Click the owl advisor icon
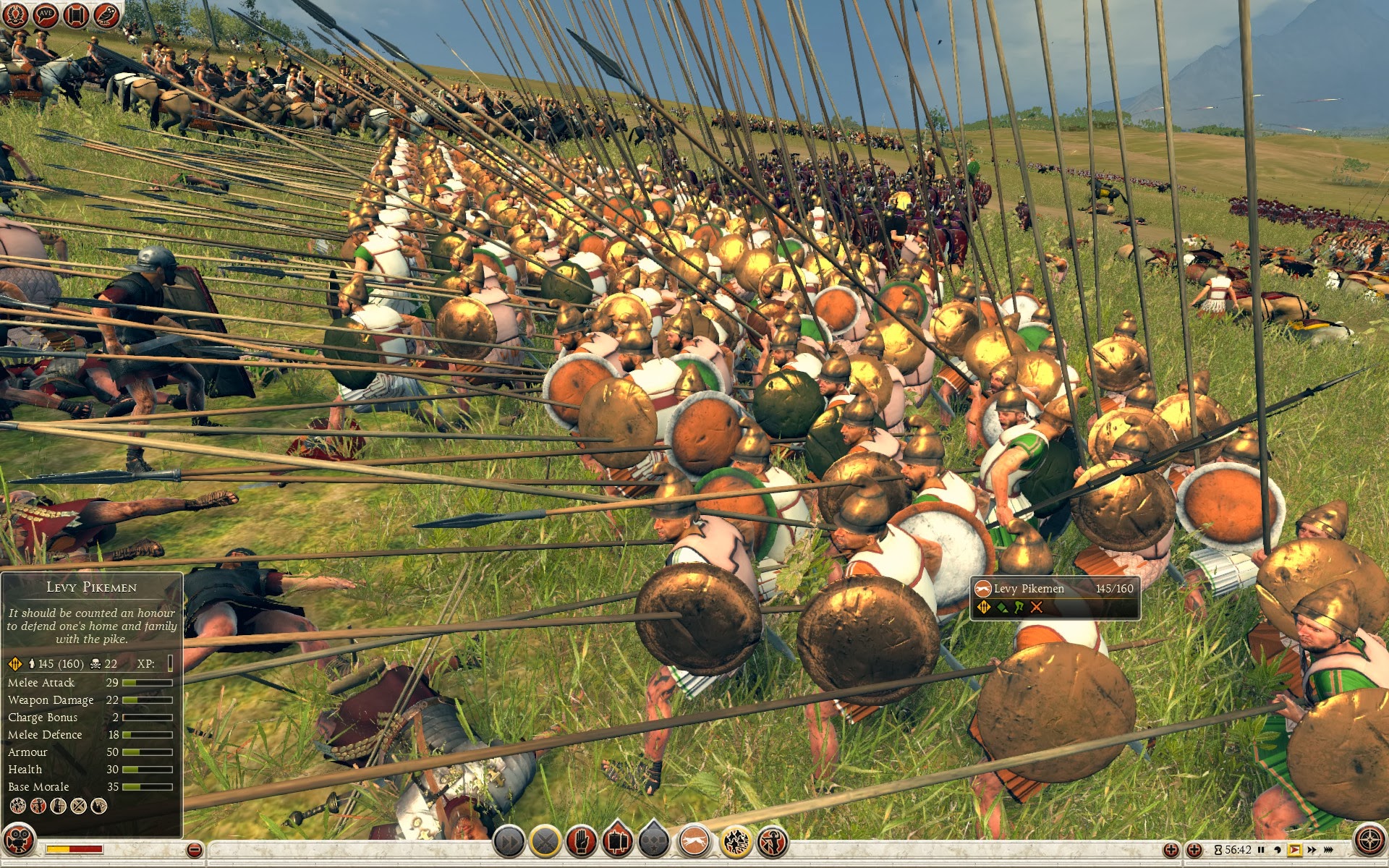 [x=106, y=14]
